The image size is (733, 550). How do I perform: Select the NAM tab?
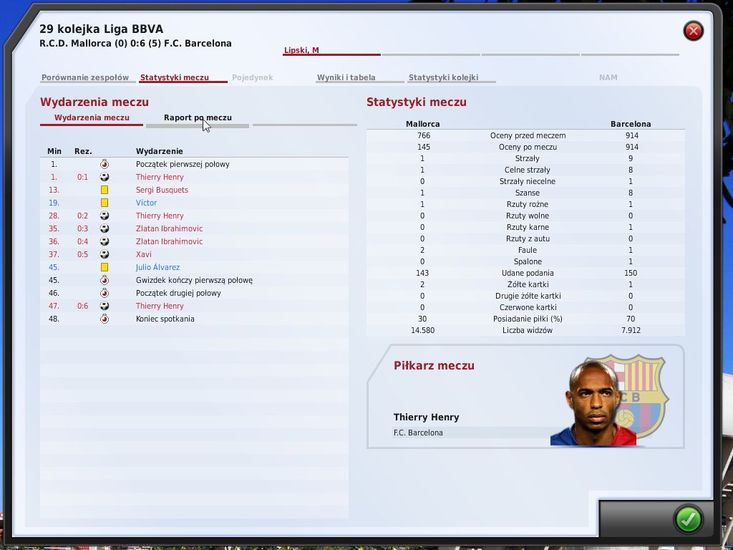(608, 77)
